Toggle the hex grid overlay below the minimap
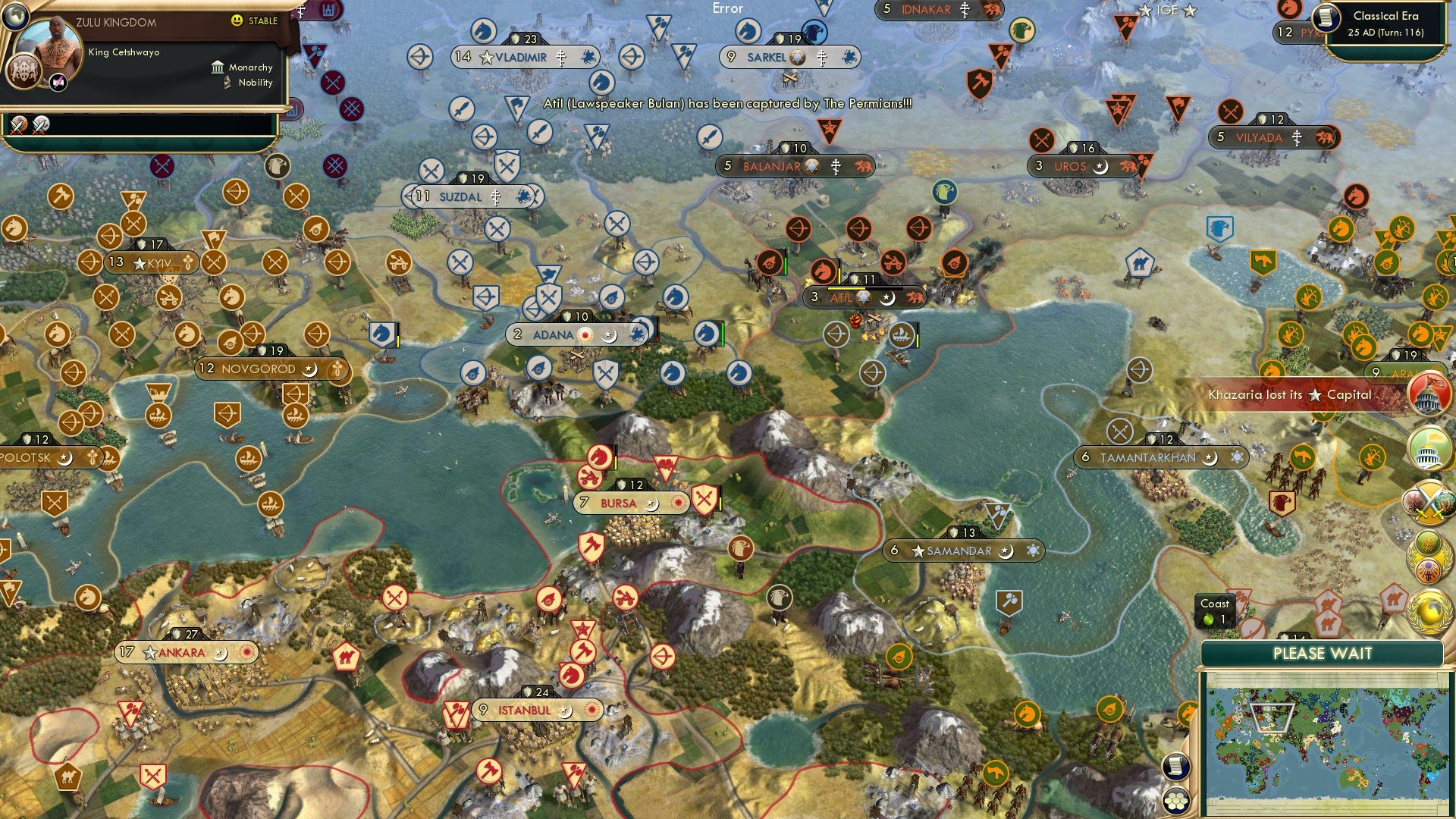This screenshot has width=1456, height=819. 1175,802
